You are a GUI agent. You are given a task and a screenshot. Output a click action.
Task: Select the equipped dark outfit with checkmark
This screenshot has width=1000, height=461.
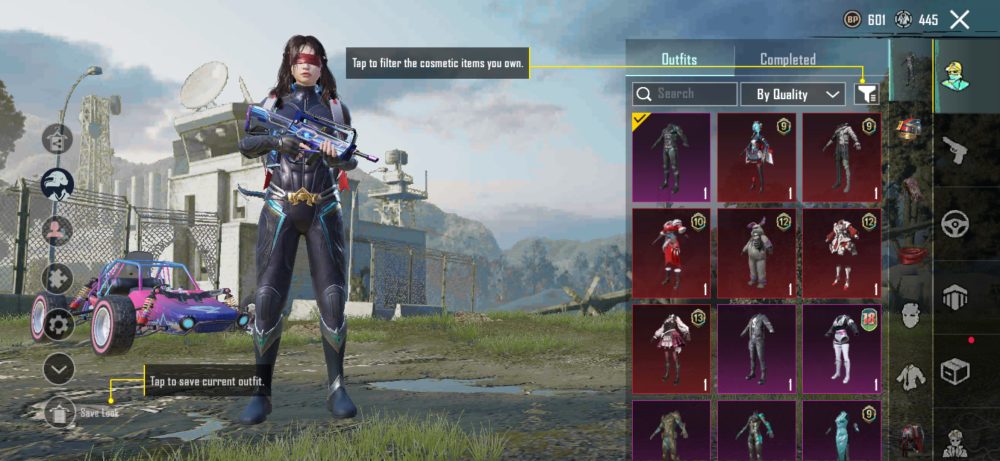pyautogui.click(x=671, y=158)
